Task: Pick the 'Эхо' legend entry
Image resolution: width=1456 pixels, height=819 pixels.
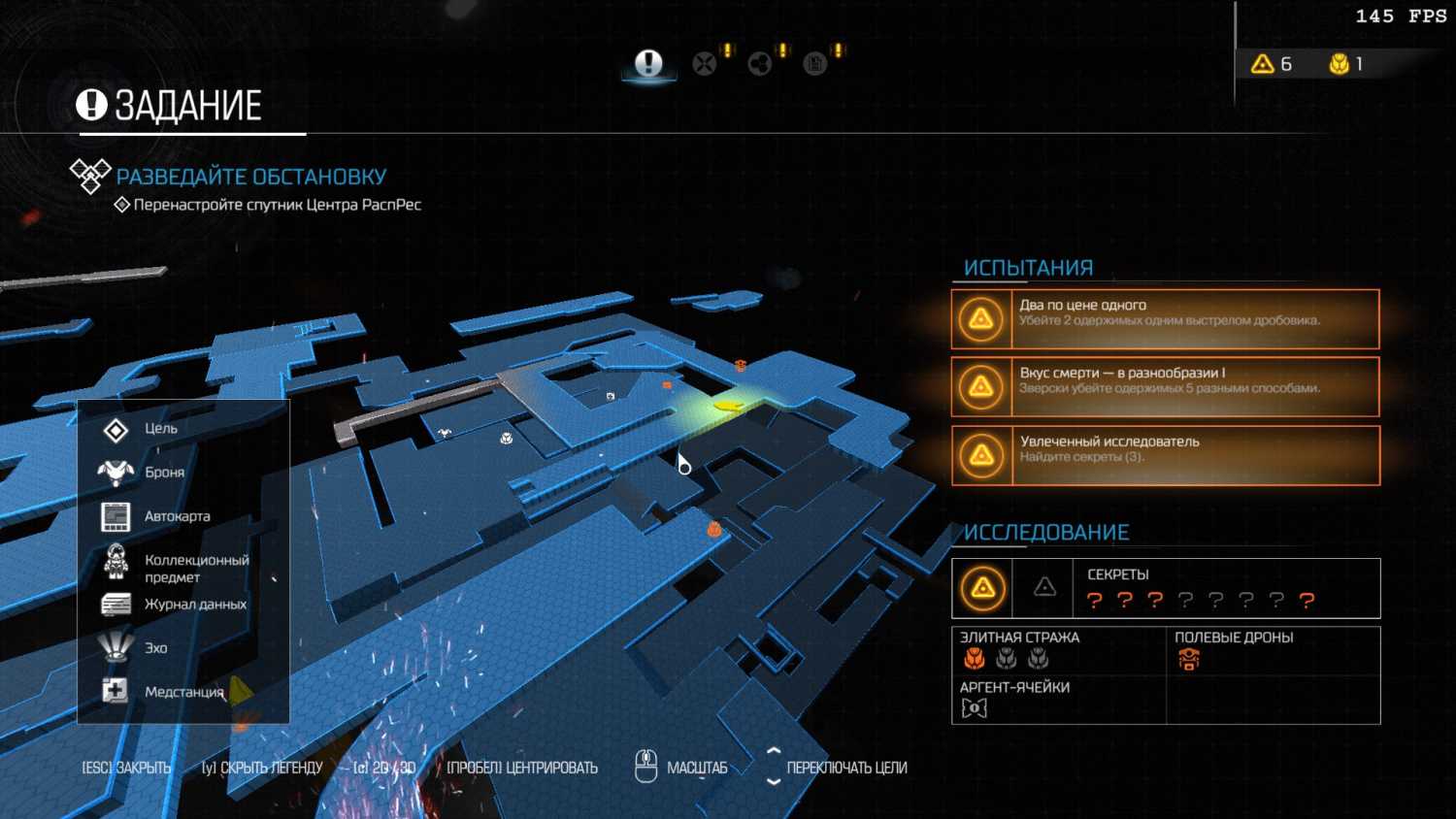Action: pos(156,648)
